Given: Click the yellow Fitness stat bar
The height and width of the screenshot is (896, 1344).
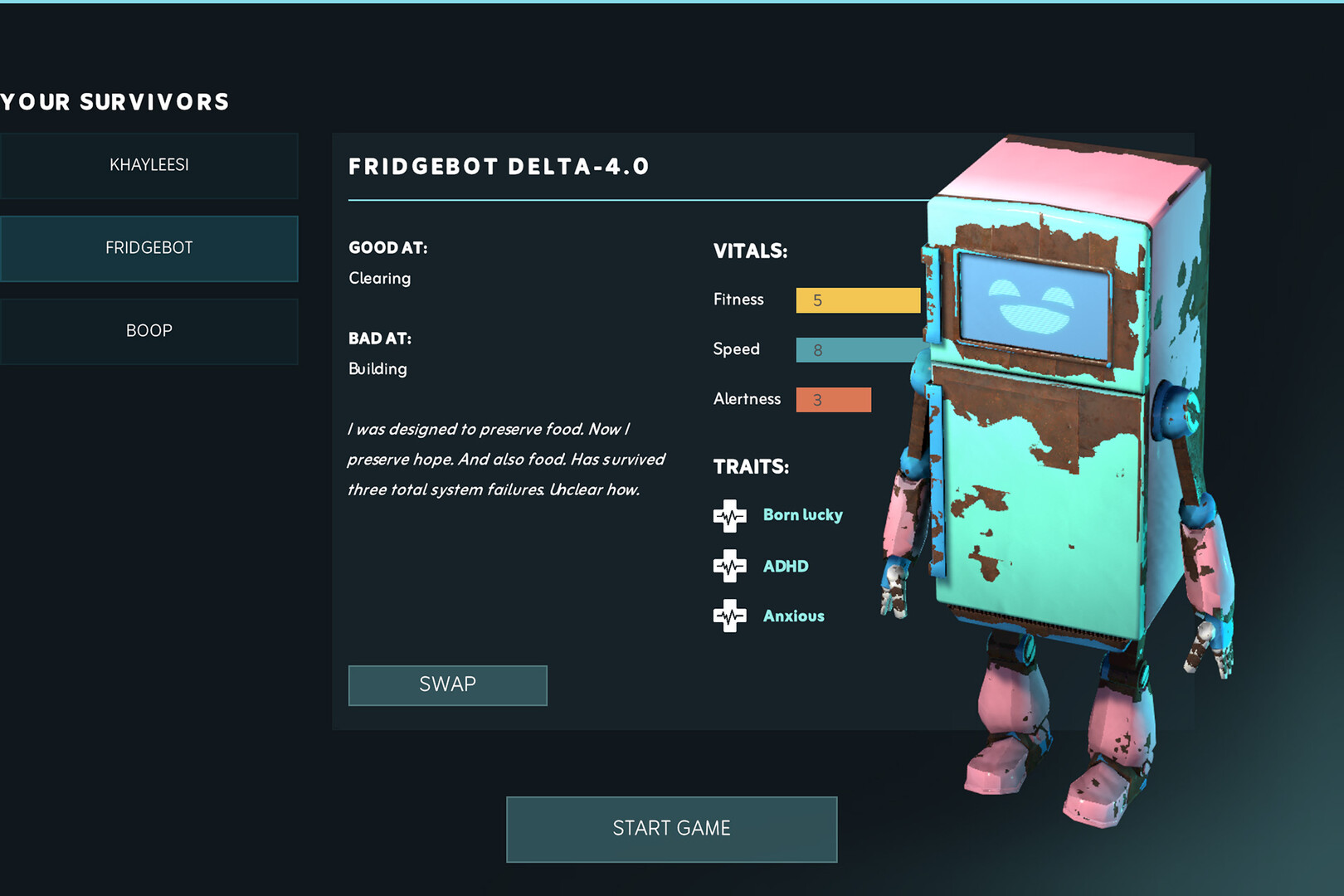Looking at the screenshot, I should click(857, 299).
